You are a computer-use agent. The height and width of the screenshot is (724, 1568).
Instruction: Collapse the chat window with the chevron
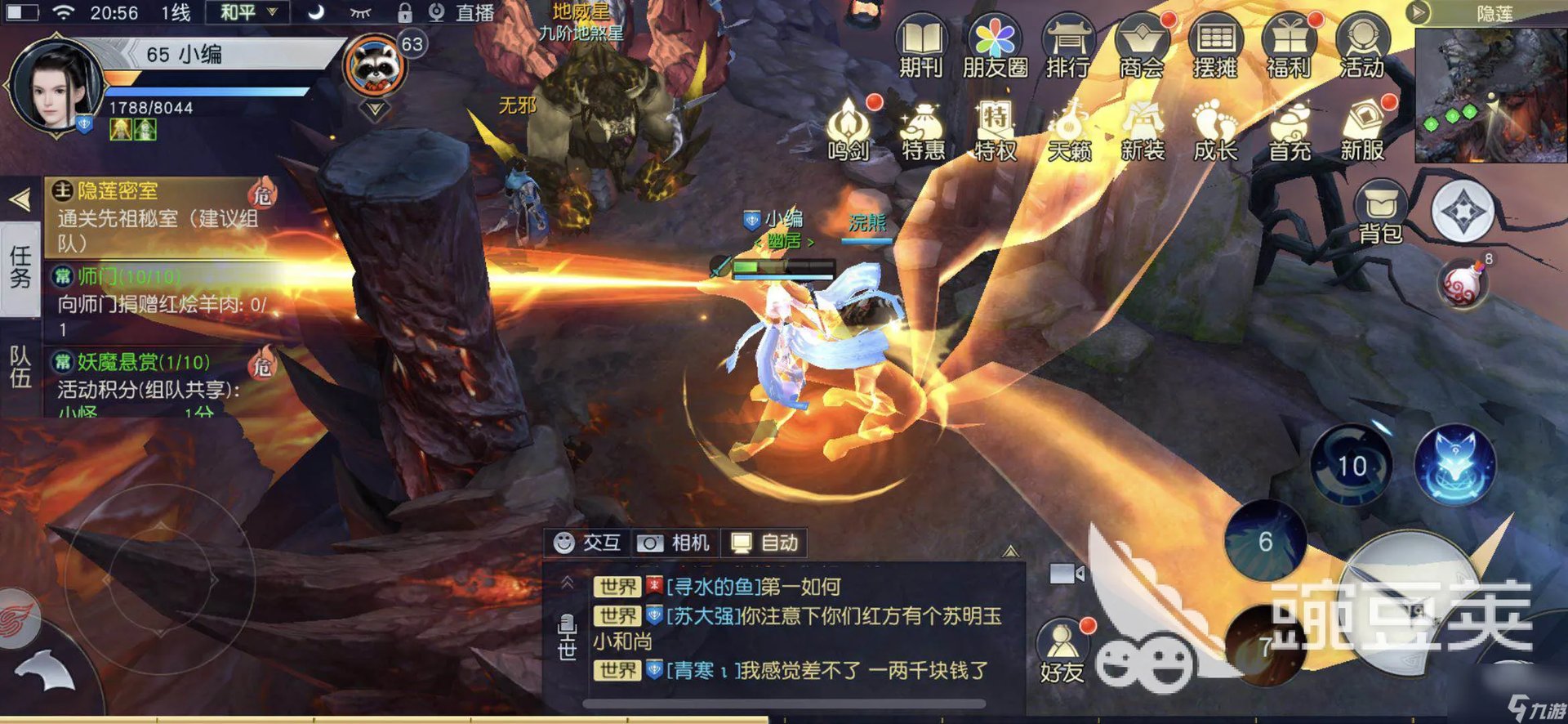click(x=568, y=583)
